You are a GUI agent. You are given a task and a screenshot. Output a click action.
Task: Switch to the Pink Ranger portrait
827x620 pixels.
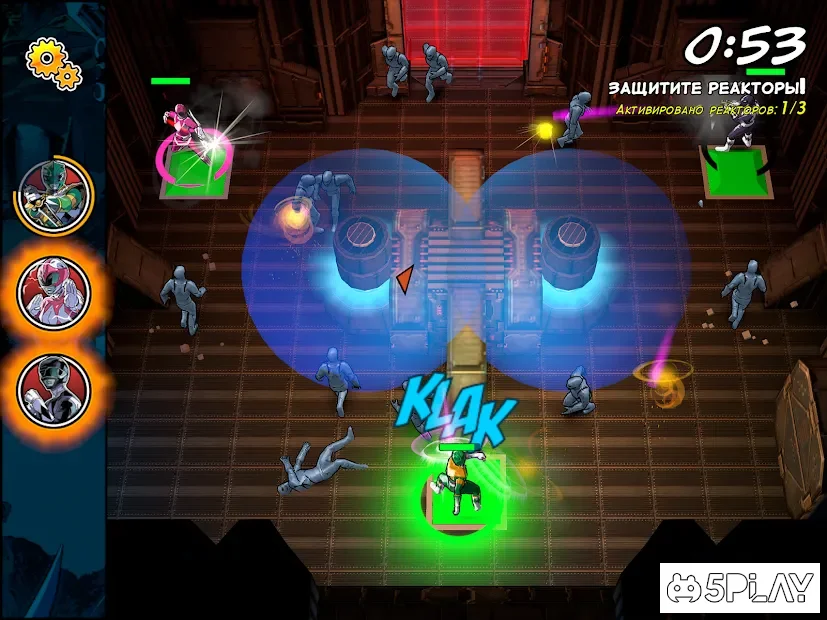click(54, 292)
